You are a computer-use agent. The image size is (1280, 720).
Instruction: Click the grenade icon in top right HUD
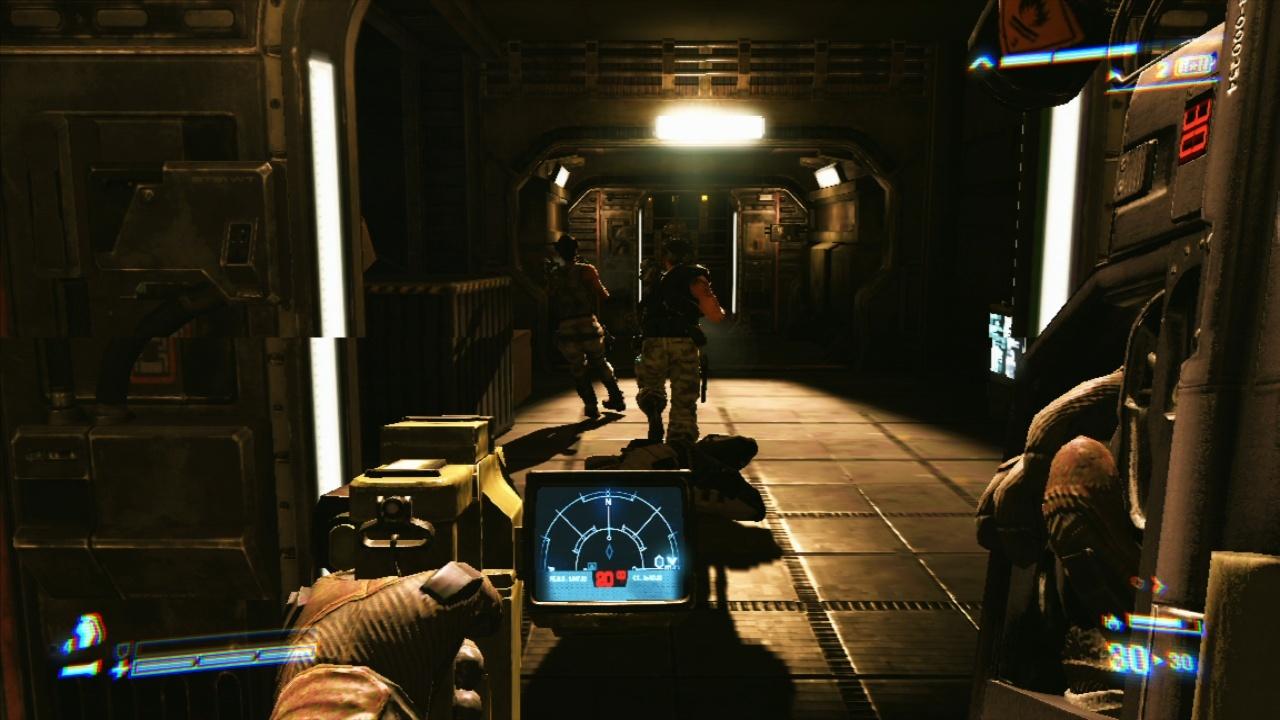1195,65
